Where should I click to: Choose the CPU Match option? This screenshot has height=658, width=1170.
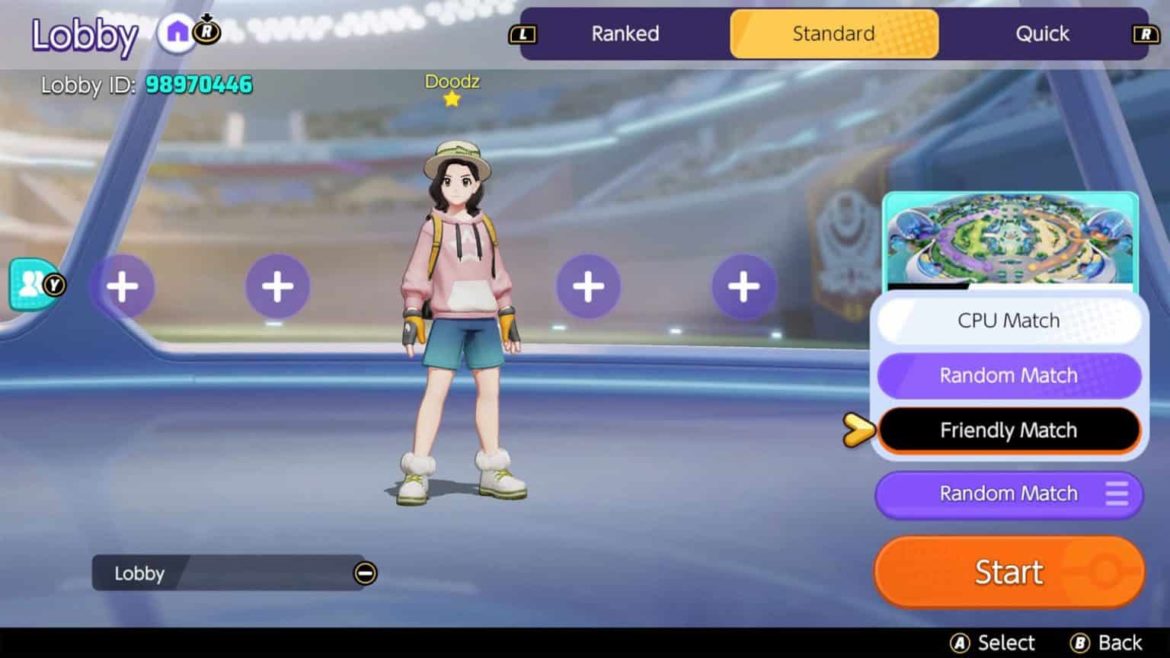coord(1008,321)
